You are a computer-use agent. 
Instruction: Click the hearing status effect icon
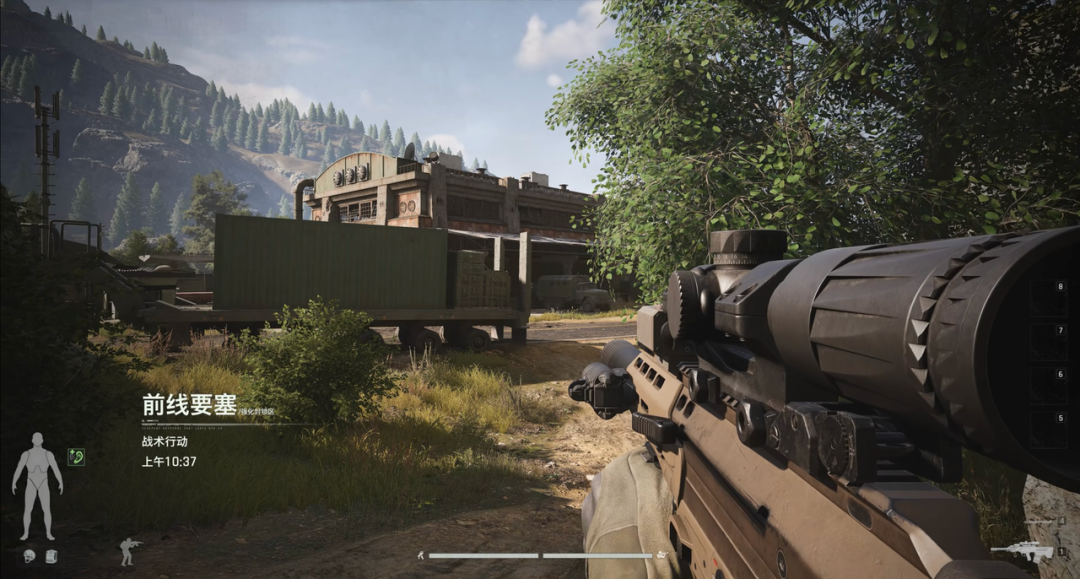[x=76, y=456]
